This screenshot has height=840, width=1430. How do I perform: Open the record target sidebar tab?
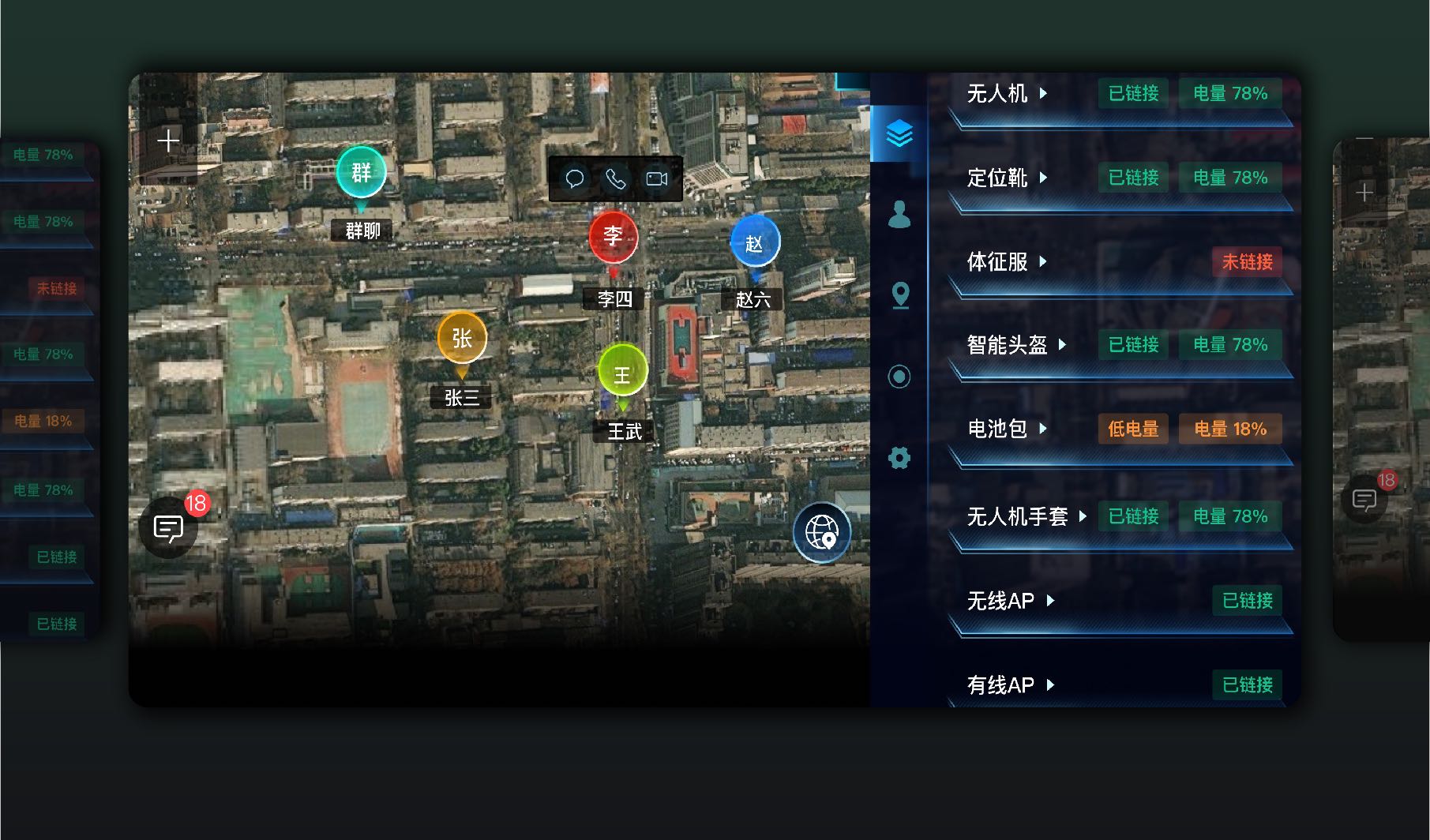[899, 377]
